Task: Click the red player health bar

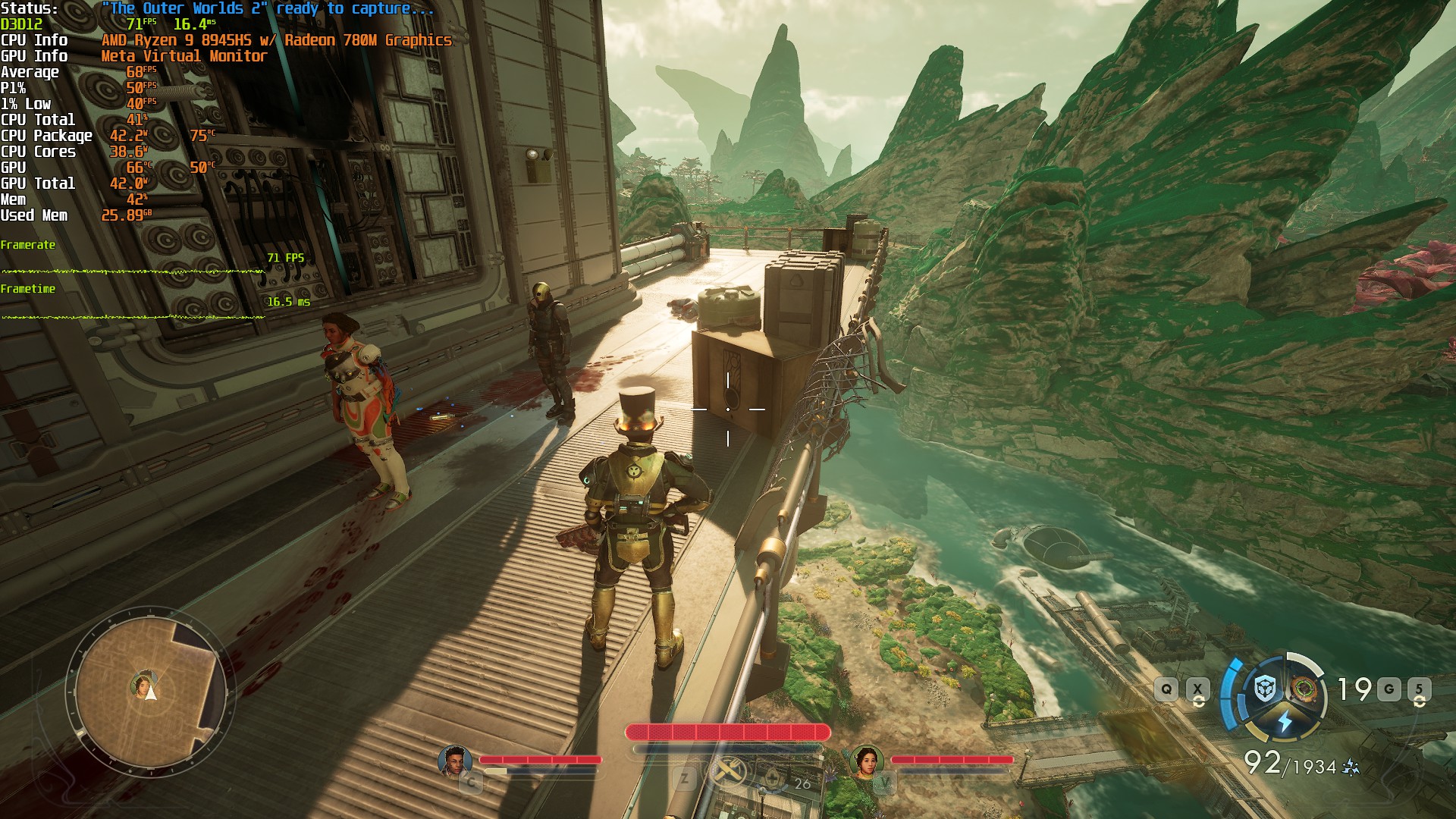Action: 726,731
